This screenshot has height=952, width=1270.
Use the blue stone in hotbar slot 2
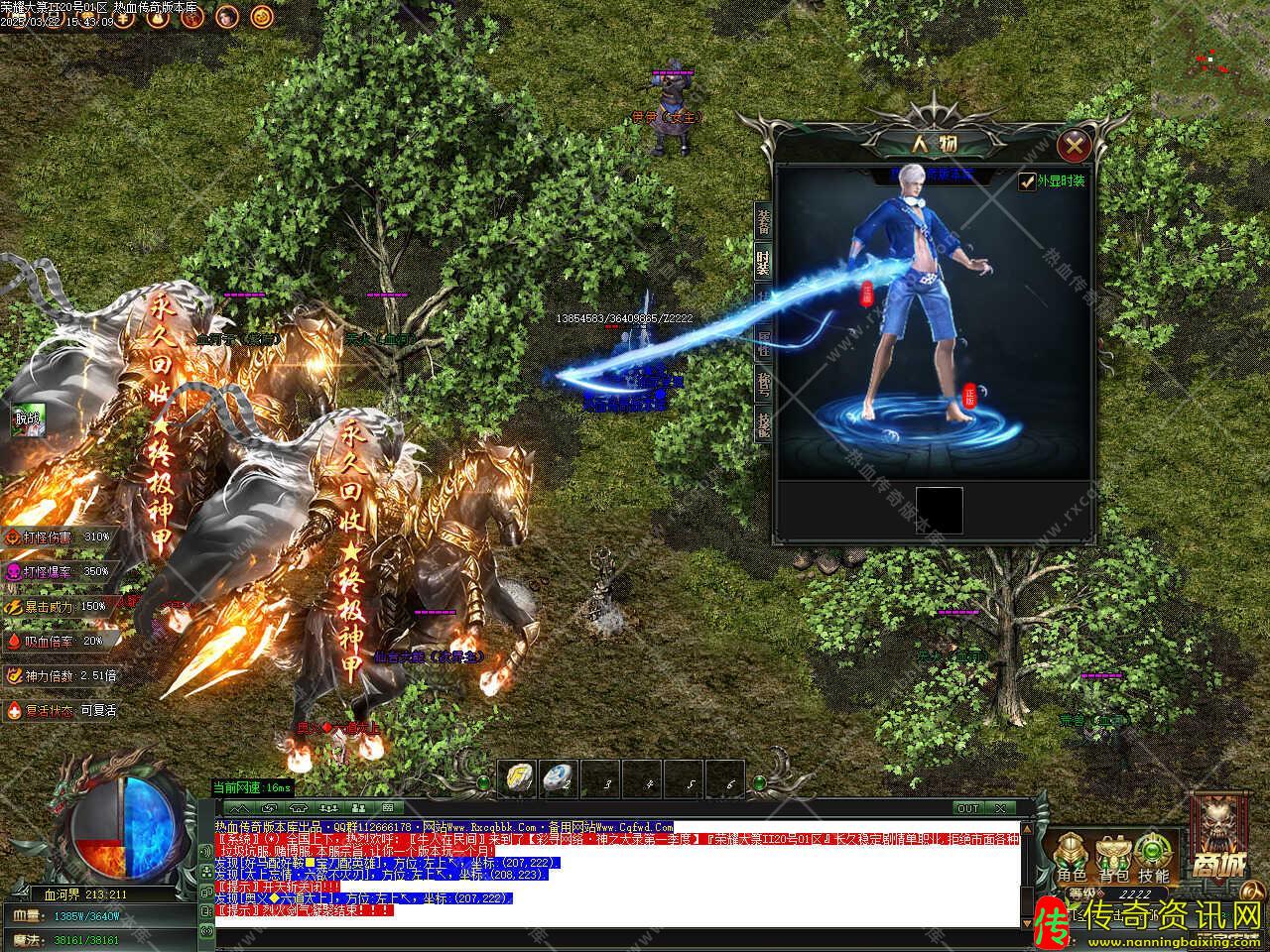559,776
